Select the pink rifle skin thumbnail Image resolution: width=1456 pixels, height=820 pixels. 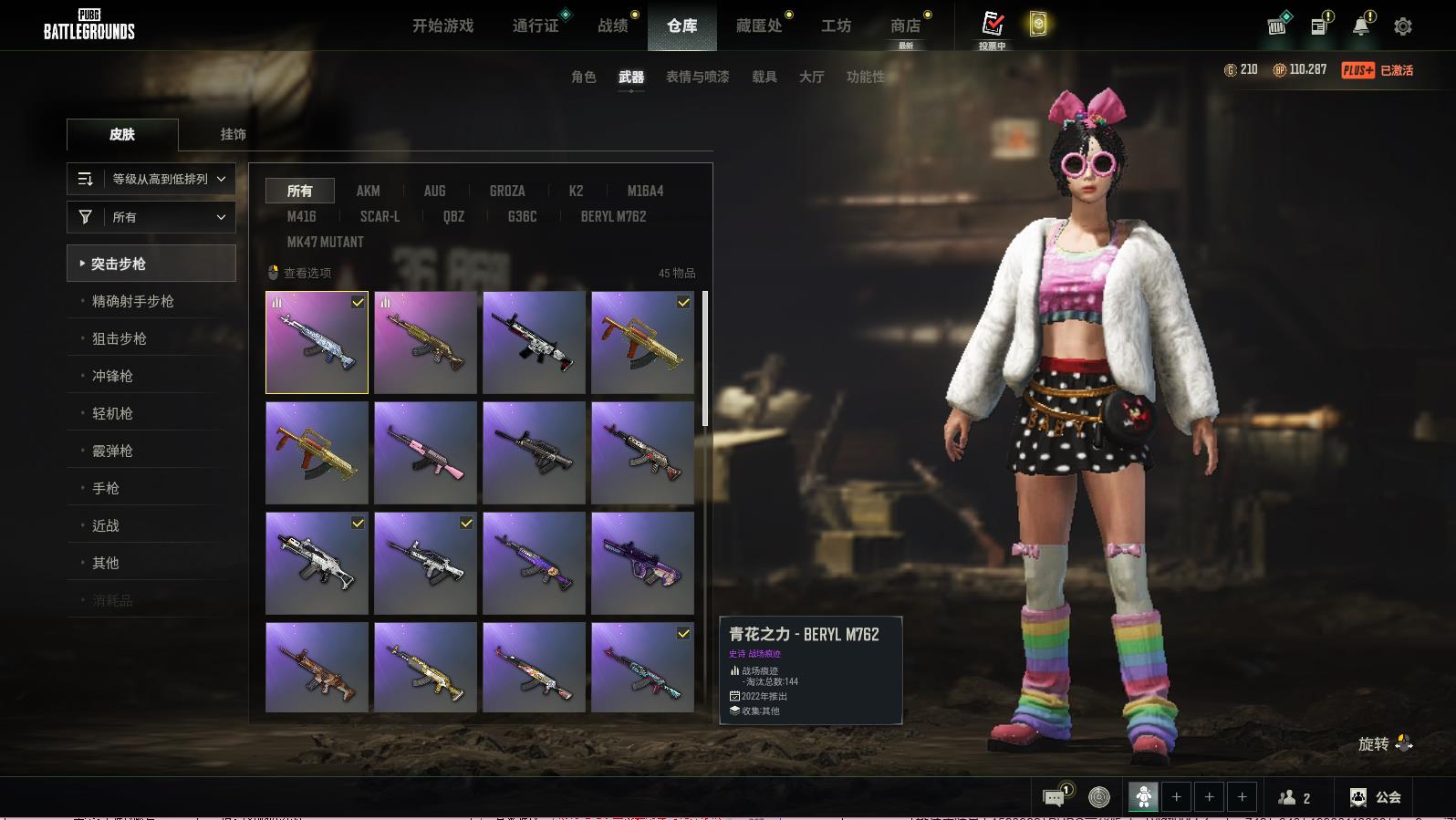tap(425, 453)
